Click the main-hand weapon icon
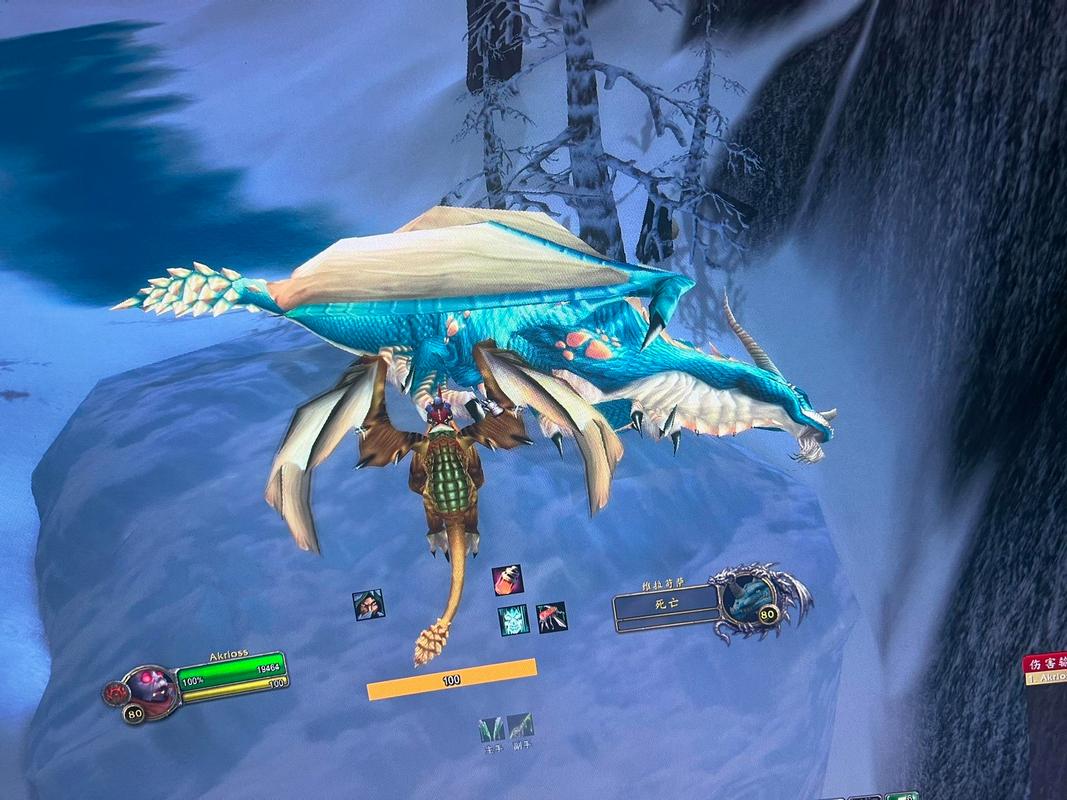Screen dimensions: 1067x800 click(x=491, y=728)
